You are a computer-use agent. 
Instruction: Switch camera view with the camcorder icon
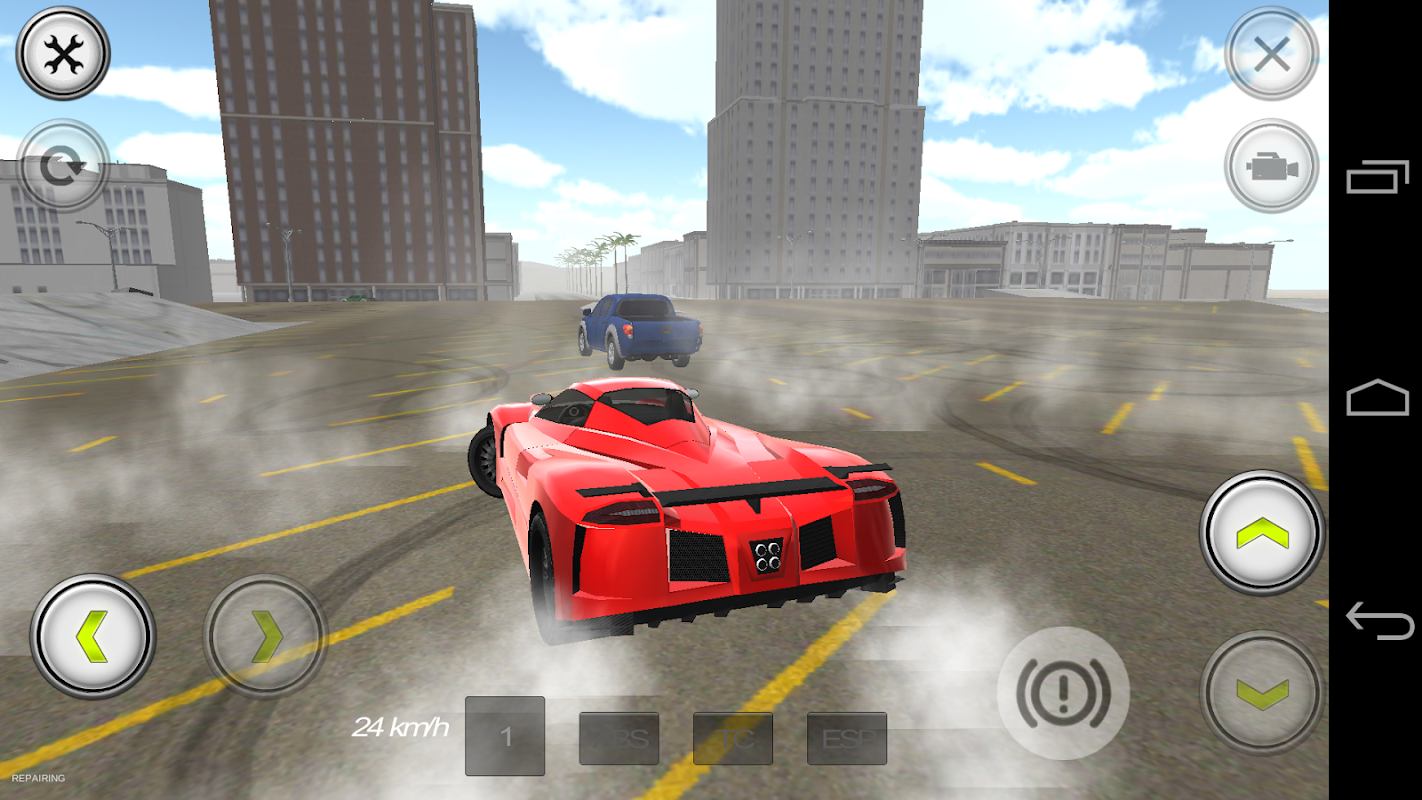pos(1270,166)
